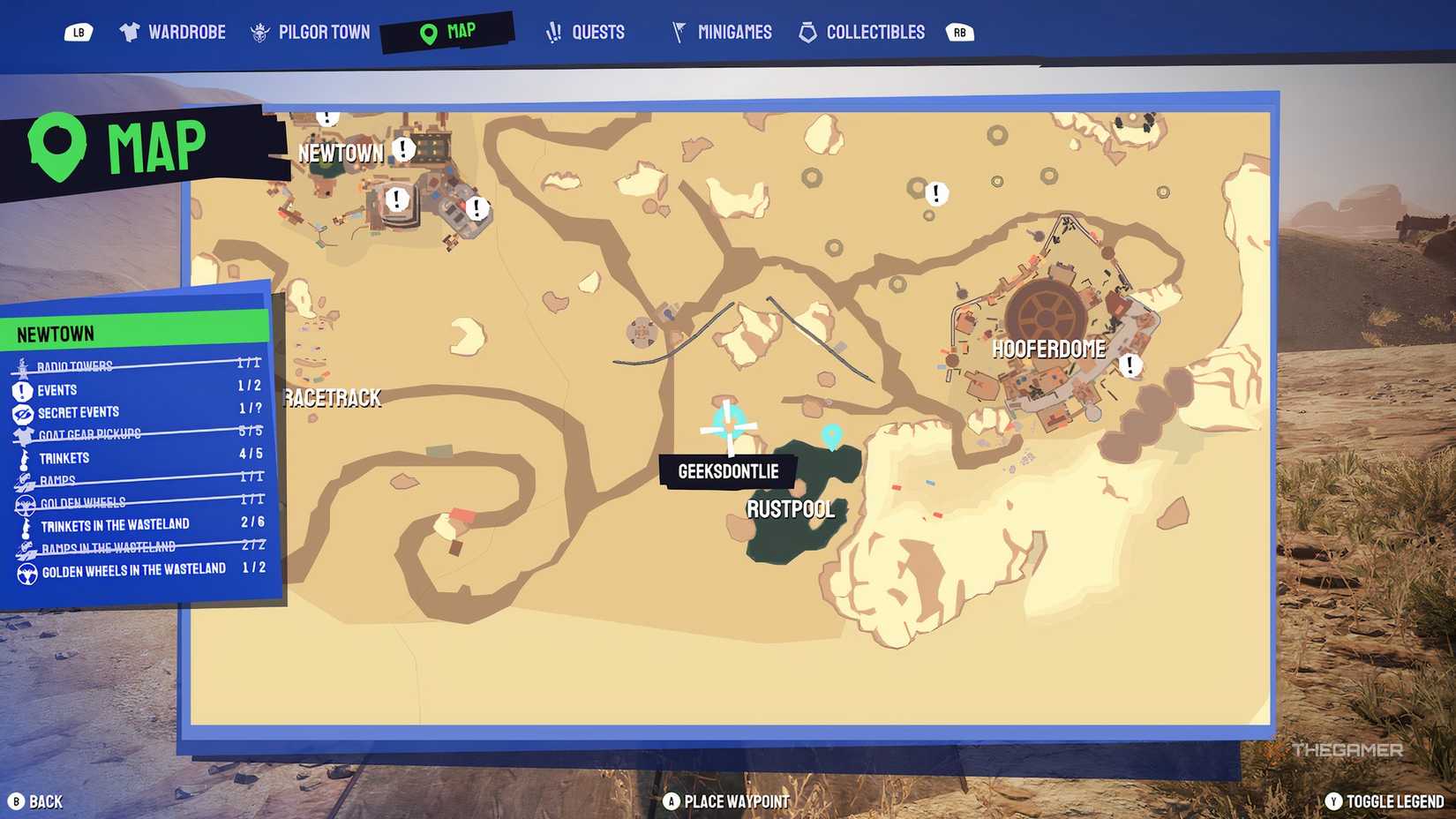Image resolution: width=1456 pixels, height=819 pixels.
Task: Click Place Waypoint at the bottom of the screen
Action: point(725,801)
